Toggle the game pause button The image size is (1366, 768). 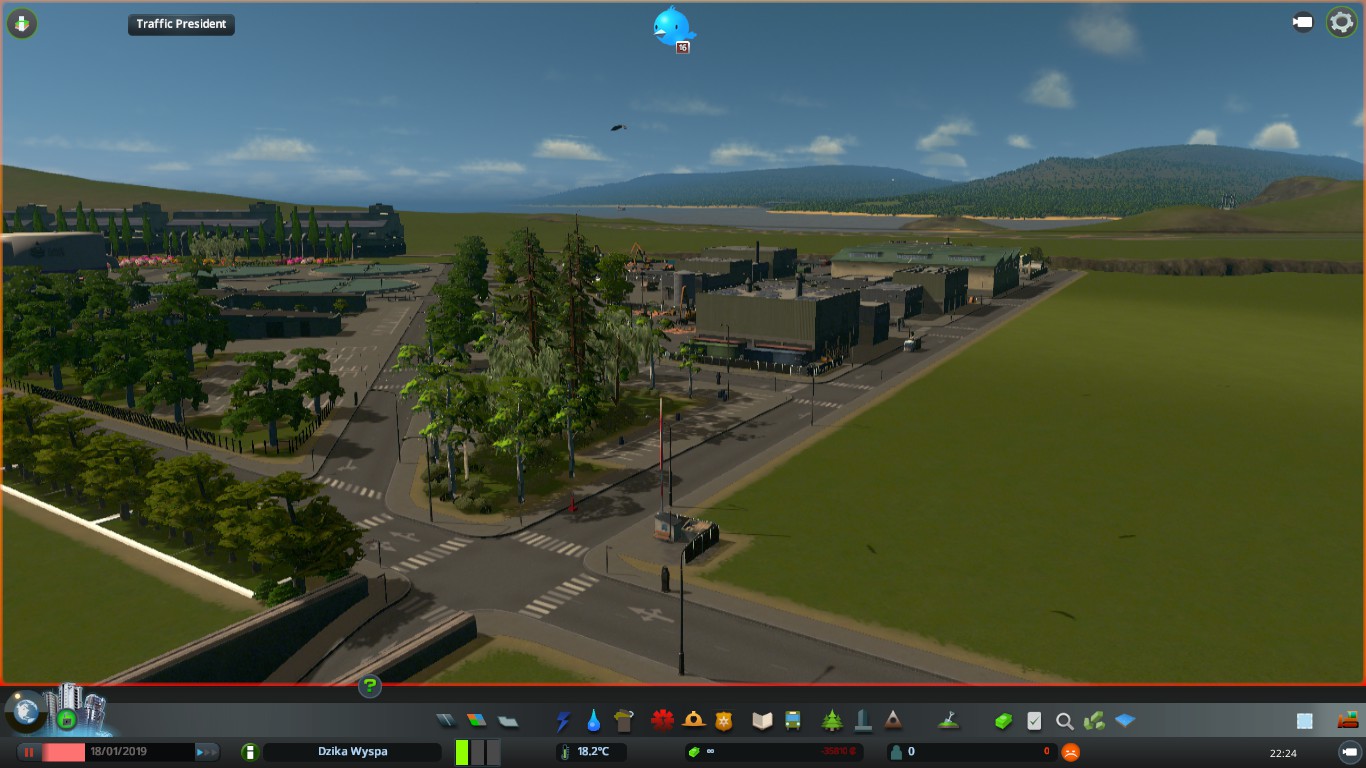[29, 752]
